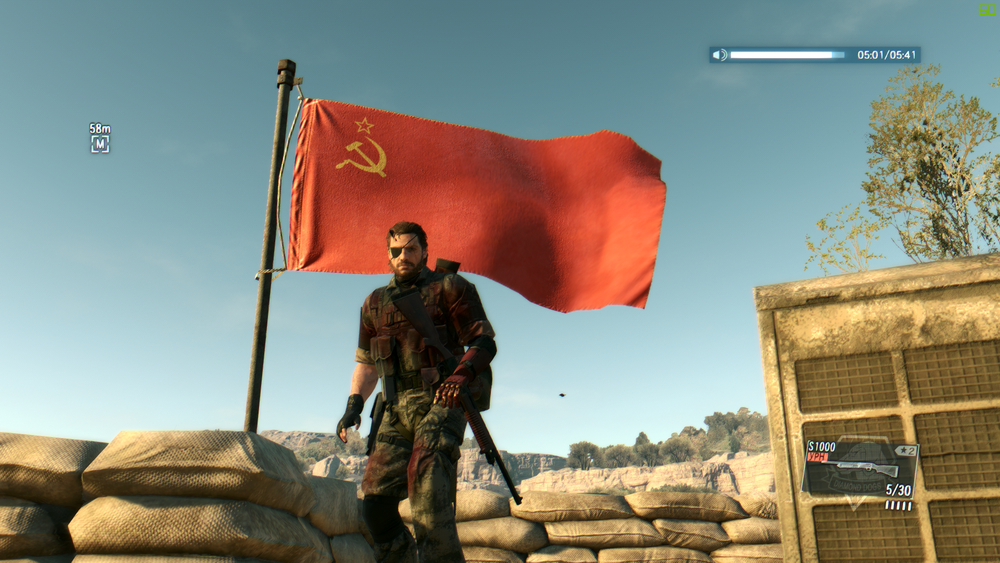Select the S1000 shotgun weapon panel
This screenshot has width=1000, height=563.
pos(860,470)
